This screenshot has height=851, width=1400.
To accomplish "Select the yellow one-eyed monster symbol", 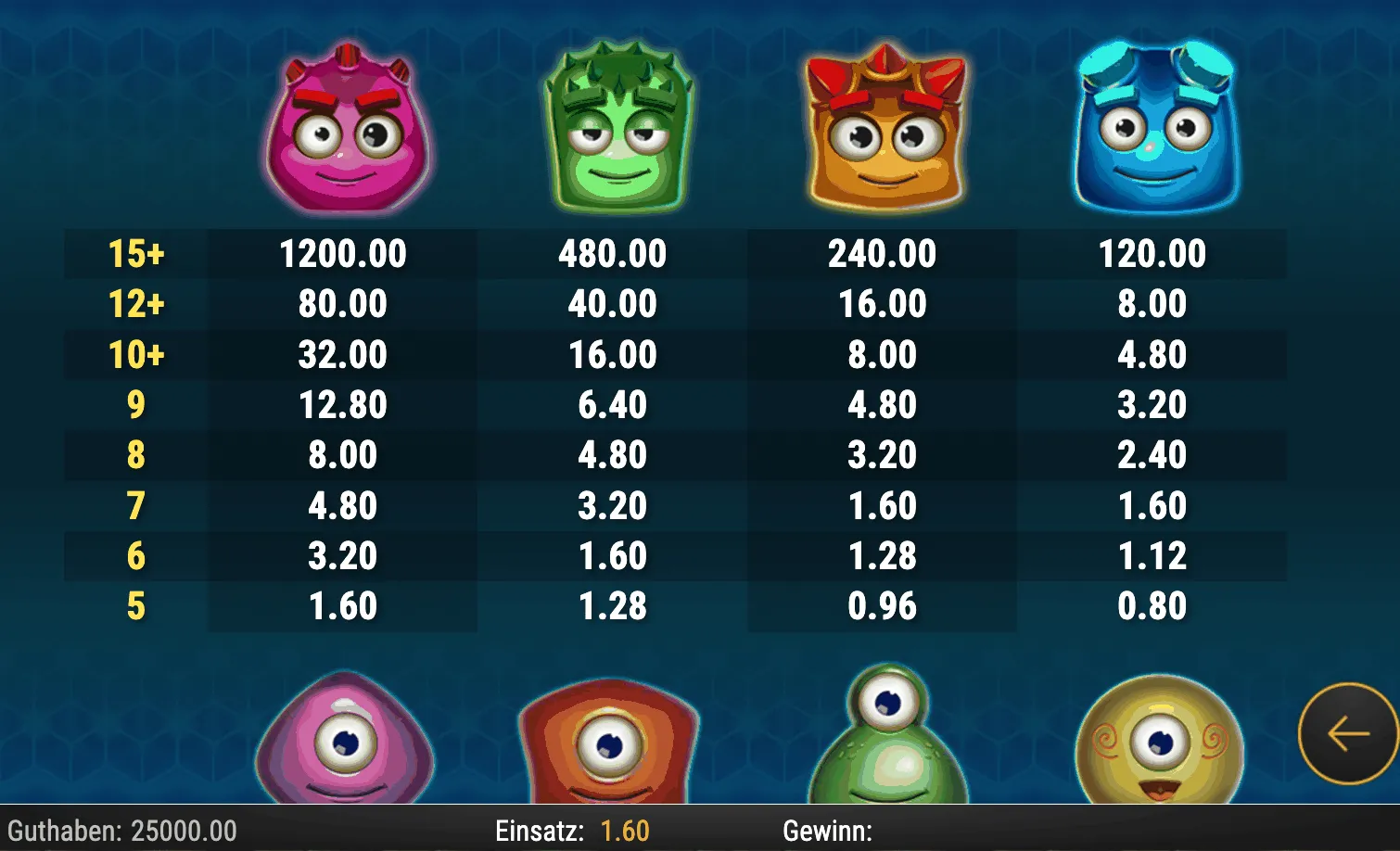I will click(x=1159, y=742).
